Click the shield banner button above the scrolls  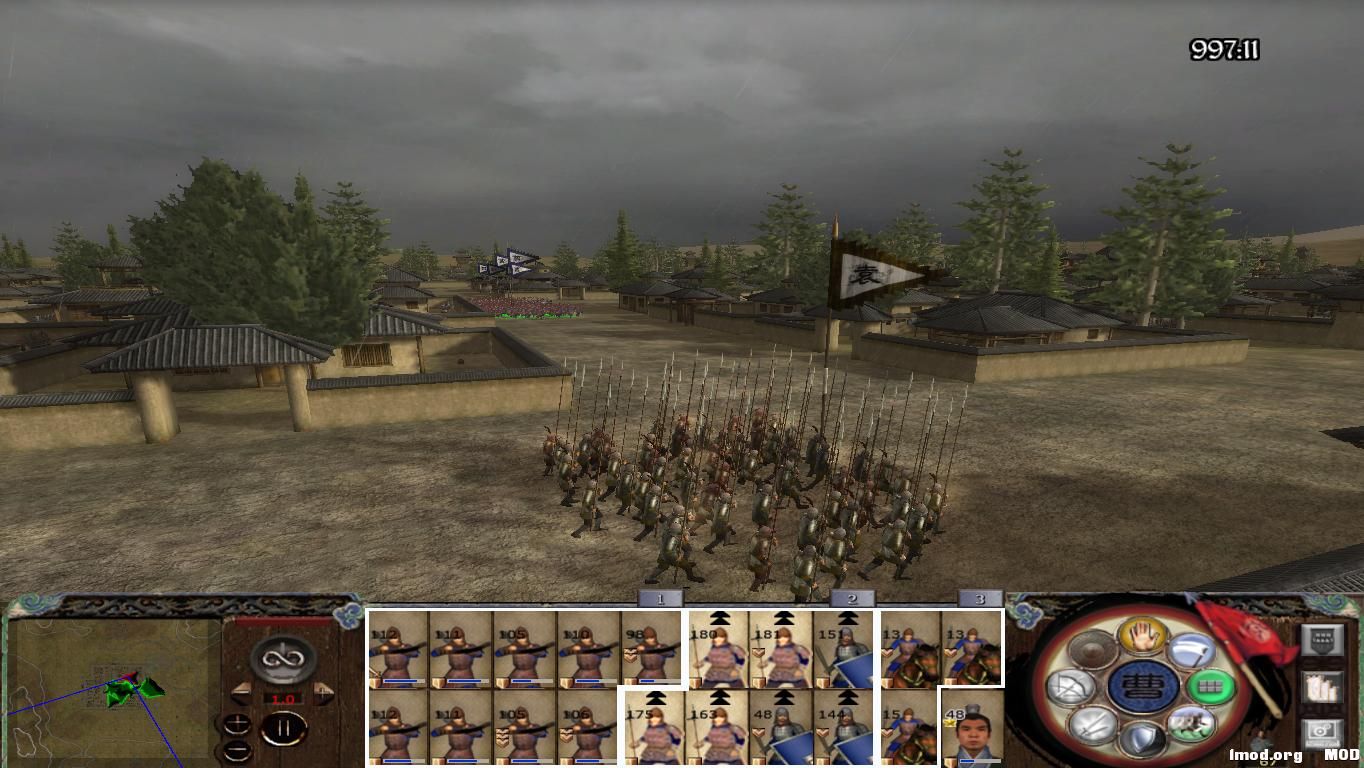1321,639
